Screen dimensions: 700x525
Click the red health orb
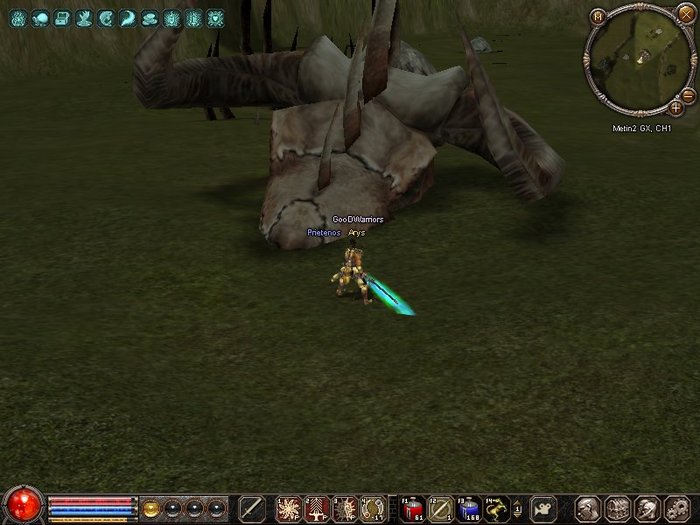[22, 505]
